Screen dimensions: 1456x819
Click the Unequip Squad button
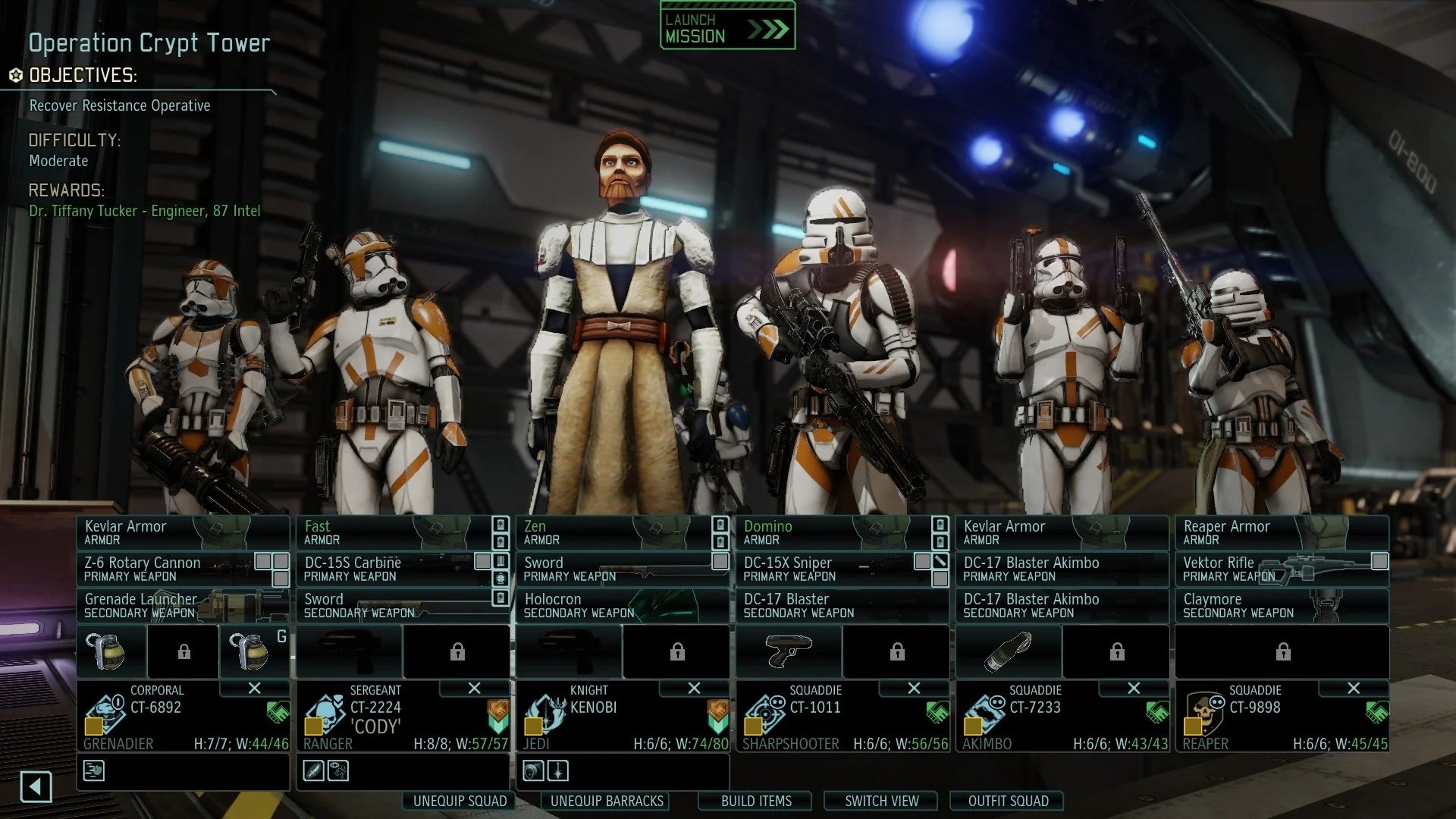[460, 801]
